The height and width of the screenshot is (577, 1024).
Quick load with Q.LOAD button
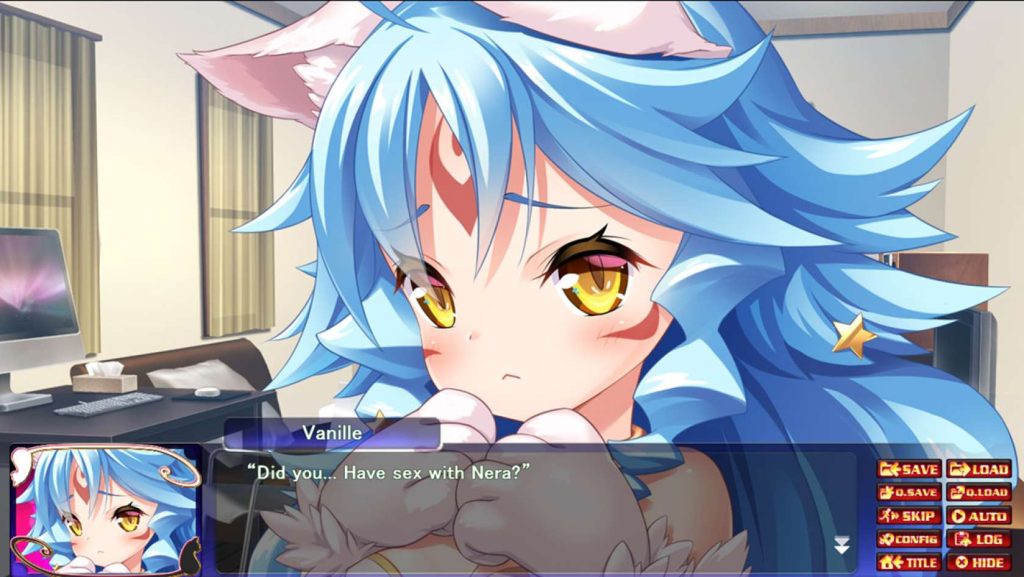point(978,492)
